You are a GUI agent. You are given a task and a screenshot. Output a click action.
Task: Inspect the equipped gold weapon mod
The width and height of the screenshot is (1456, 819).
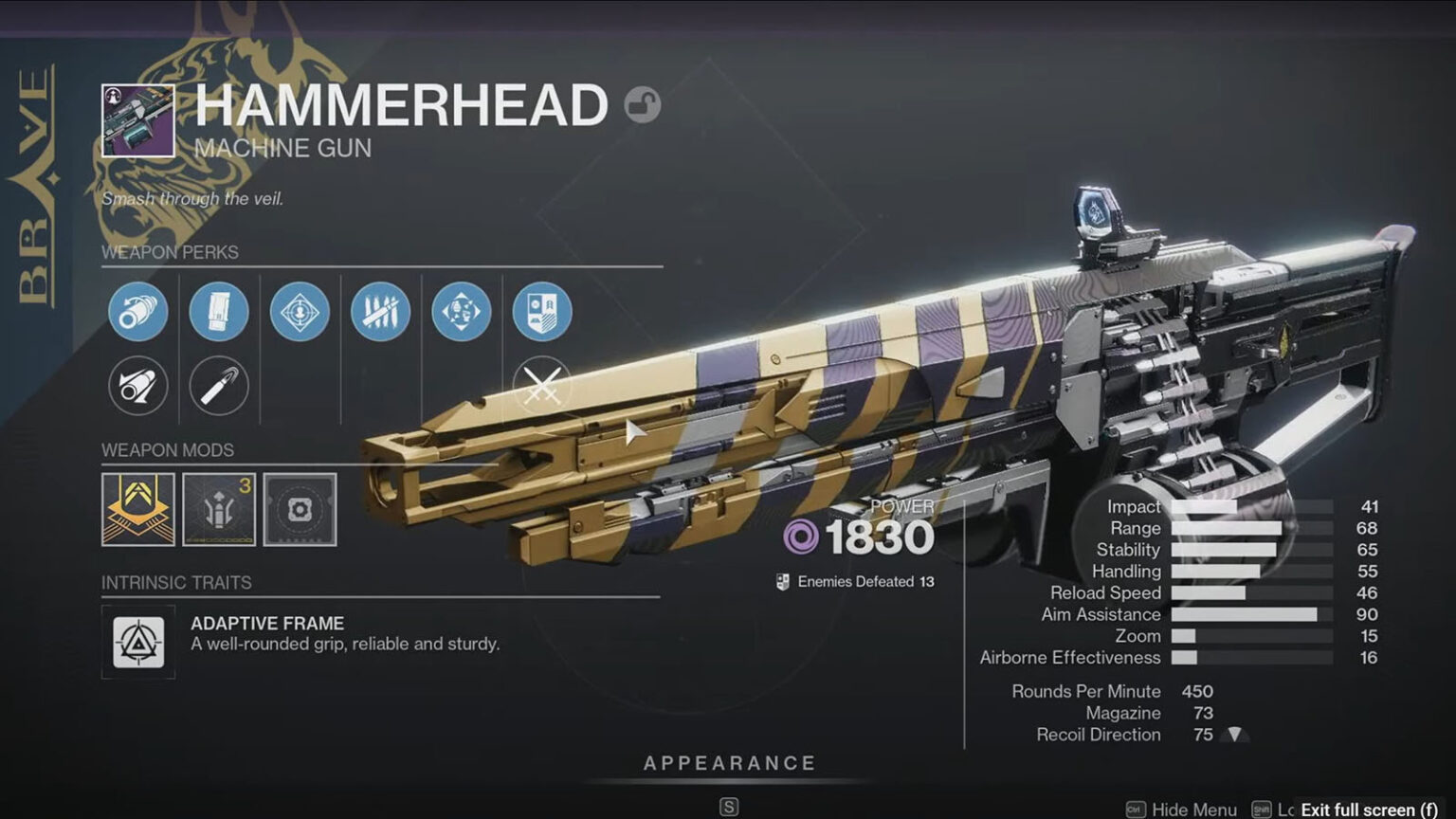137,511
